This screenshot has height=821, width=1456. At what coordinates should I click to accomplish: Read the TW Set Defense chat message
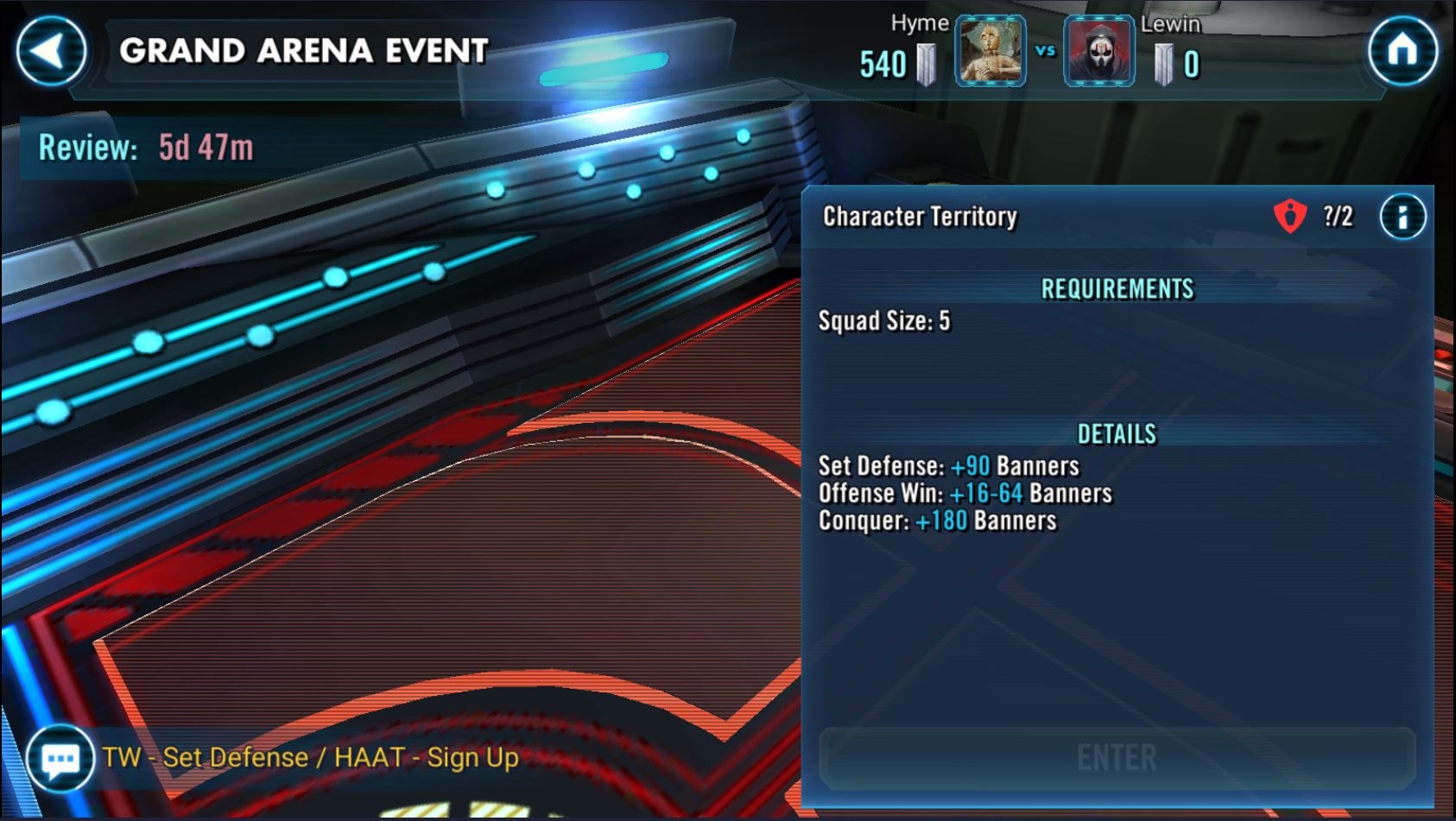310,758
